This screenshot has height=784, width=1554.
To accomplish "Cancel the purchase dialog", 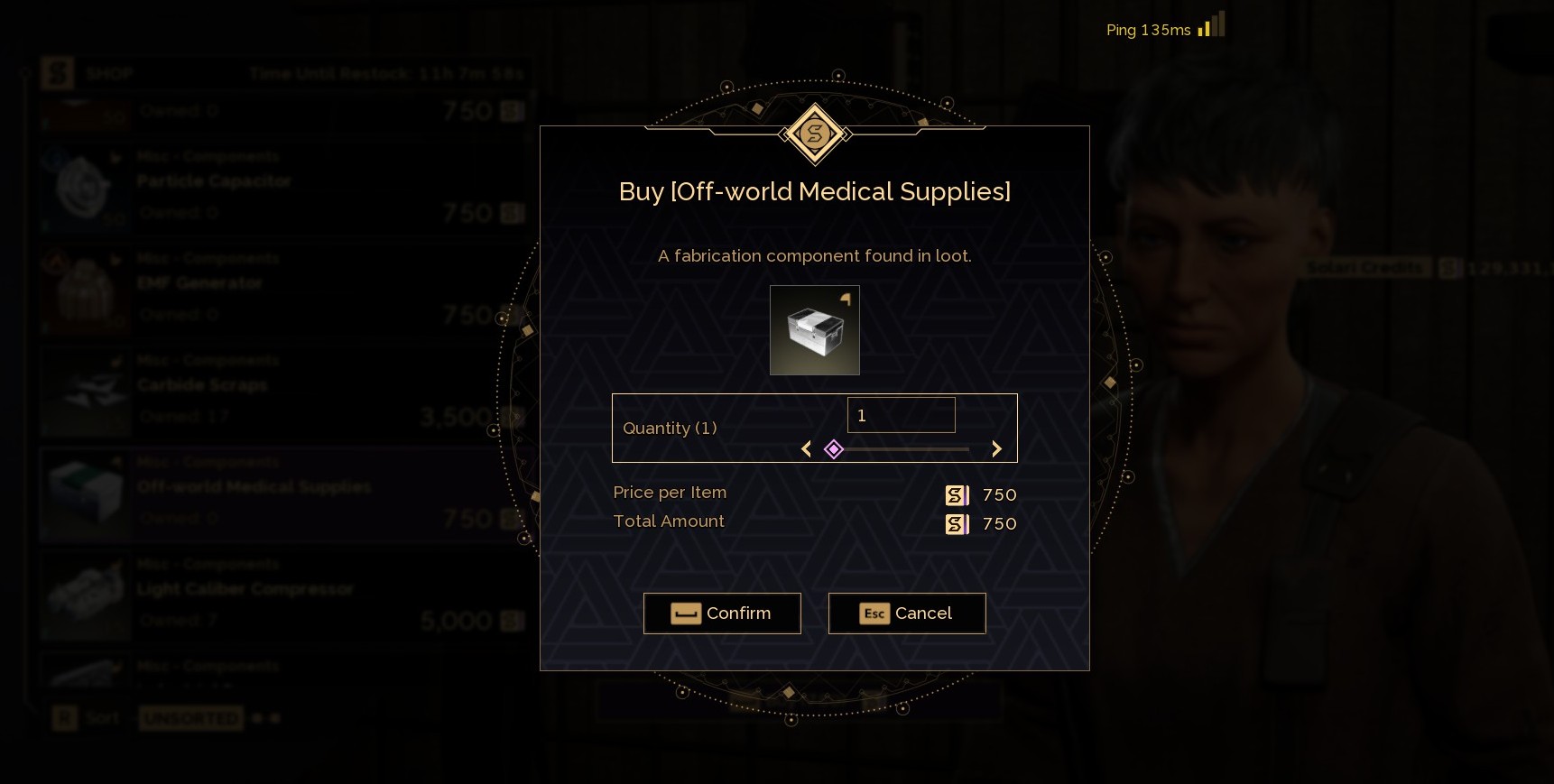I will pyautogui.click(x=907, y=613).
